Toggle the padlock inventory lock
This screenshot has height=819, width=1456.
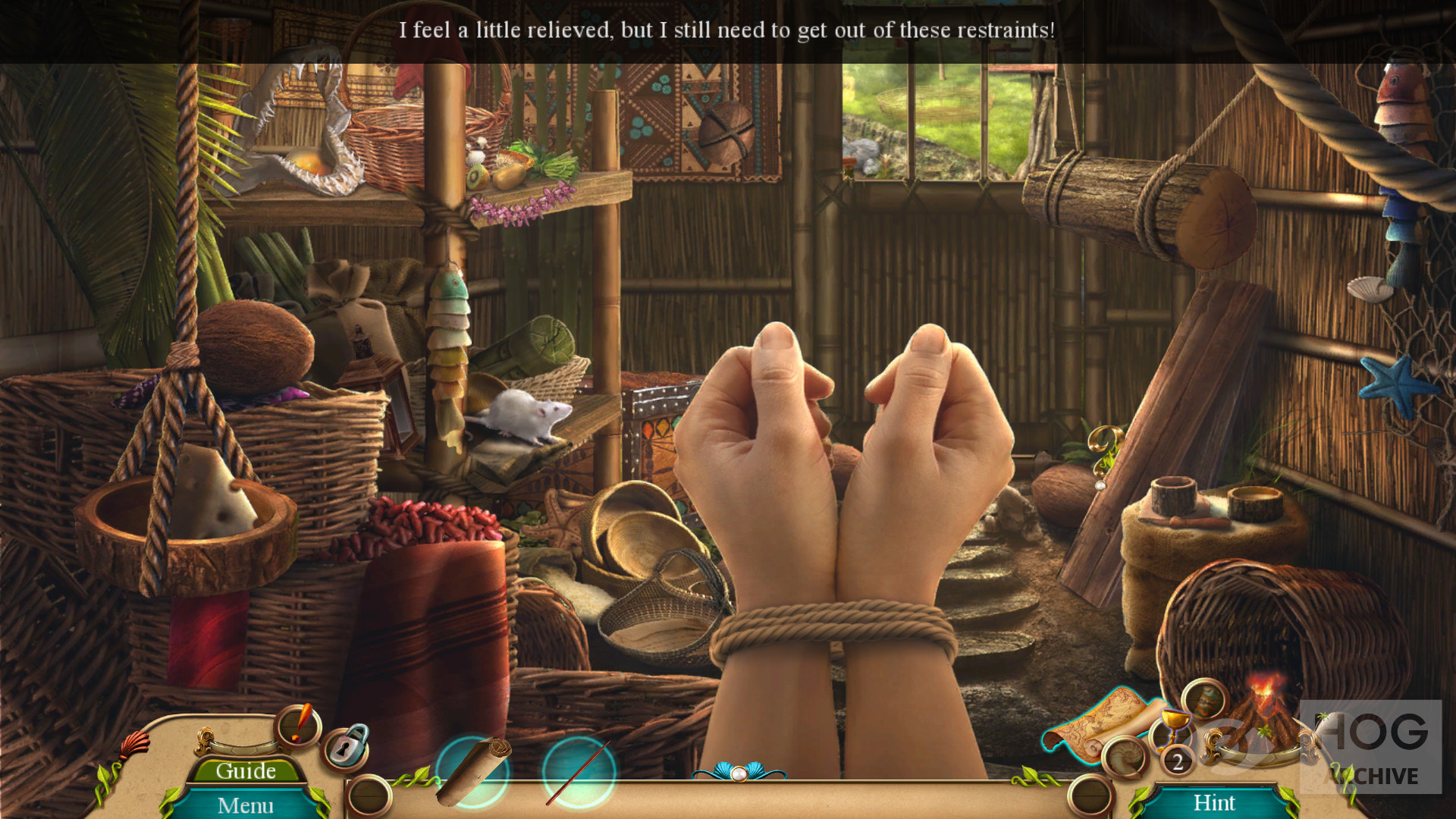[347, 747]
